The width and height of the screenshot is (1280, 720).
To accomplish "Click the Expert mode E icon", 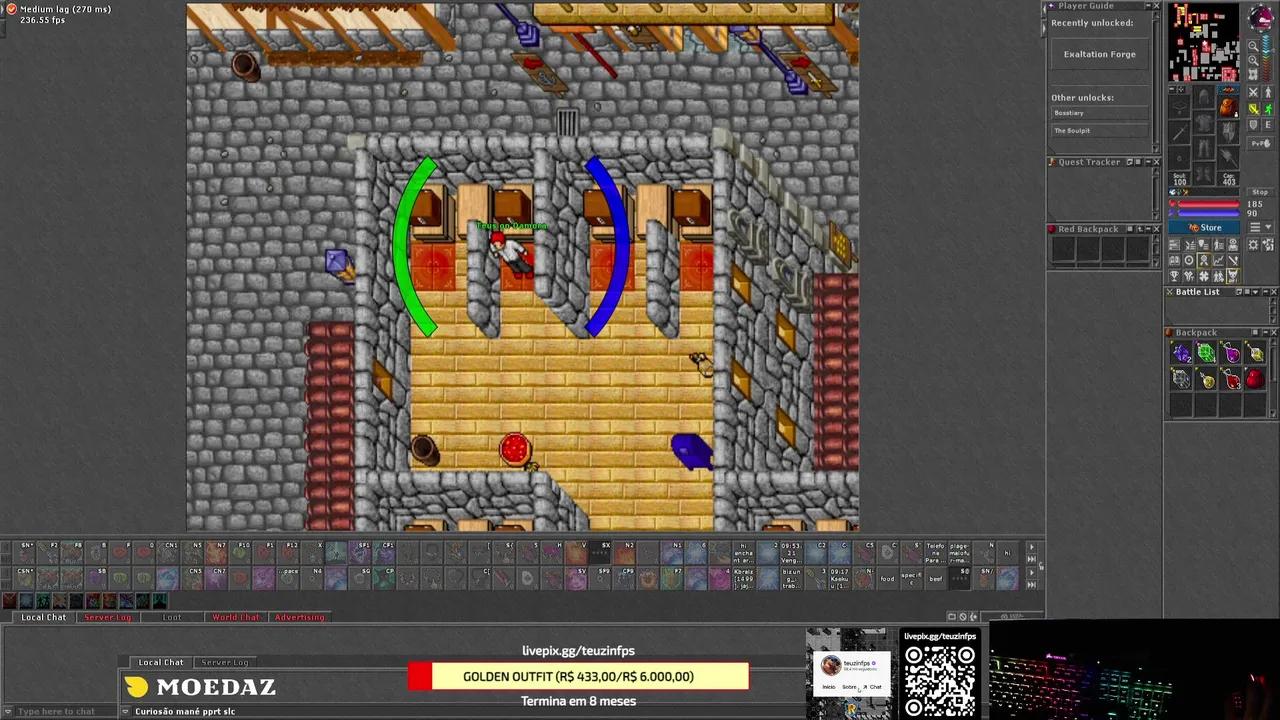I will coord(1268,125).
